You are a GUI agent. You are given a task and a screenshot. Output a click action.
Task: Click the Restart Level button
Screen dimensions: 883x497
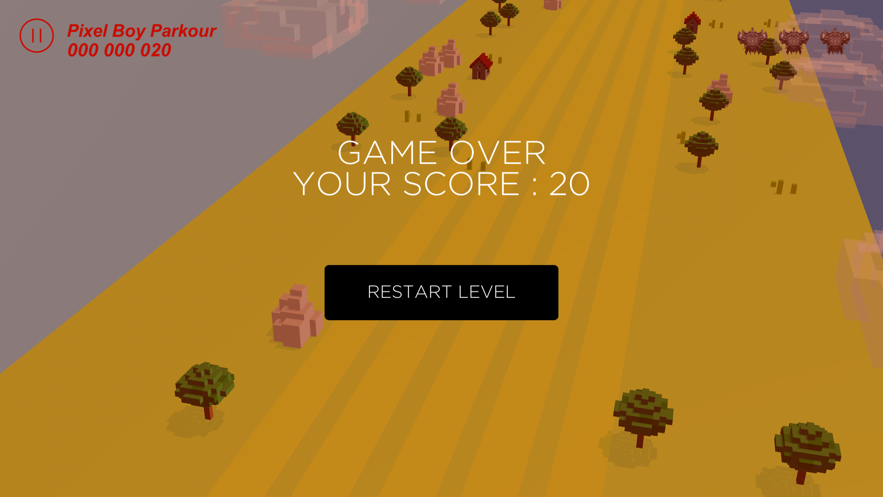click(441, 292)
